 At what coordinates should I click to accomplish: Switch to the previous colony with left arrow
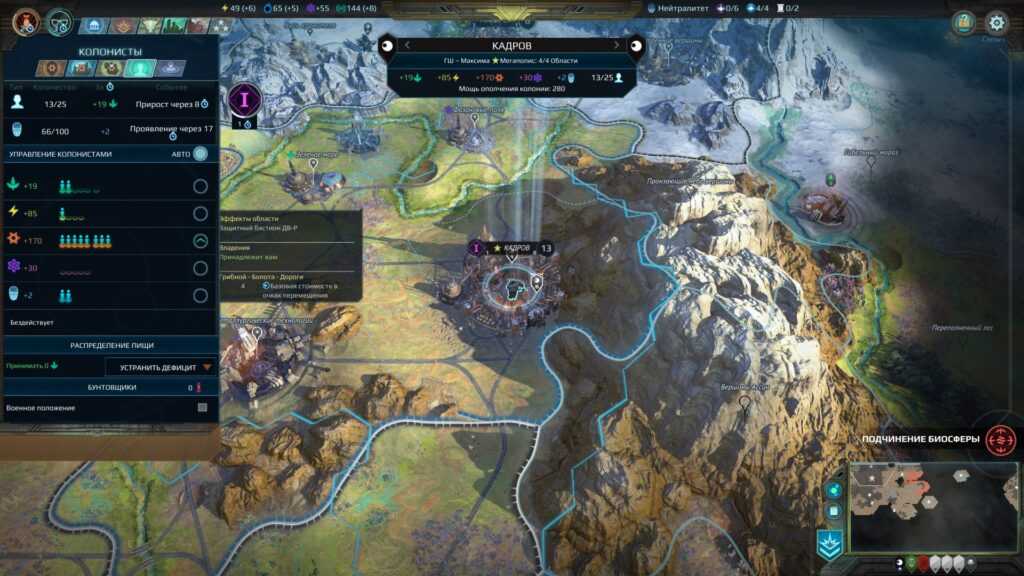tap(408, 45)
